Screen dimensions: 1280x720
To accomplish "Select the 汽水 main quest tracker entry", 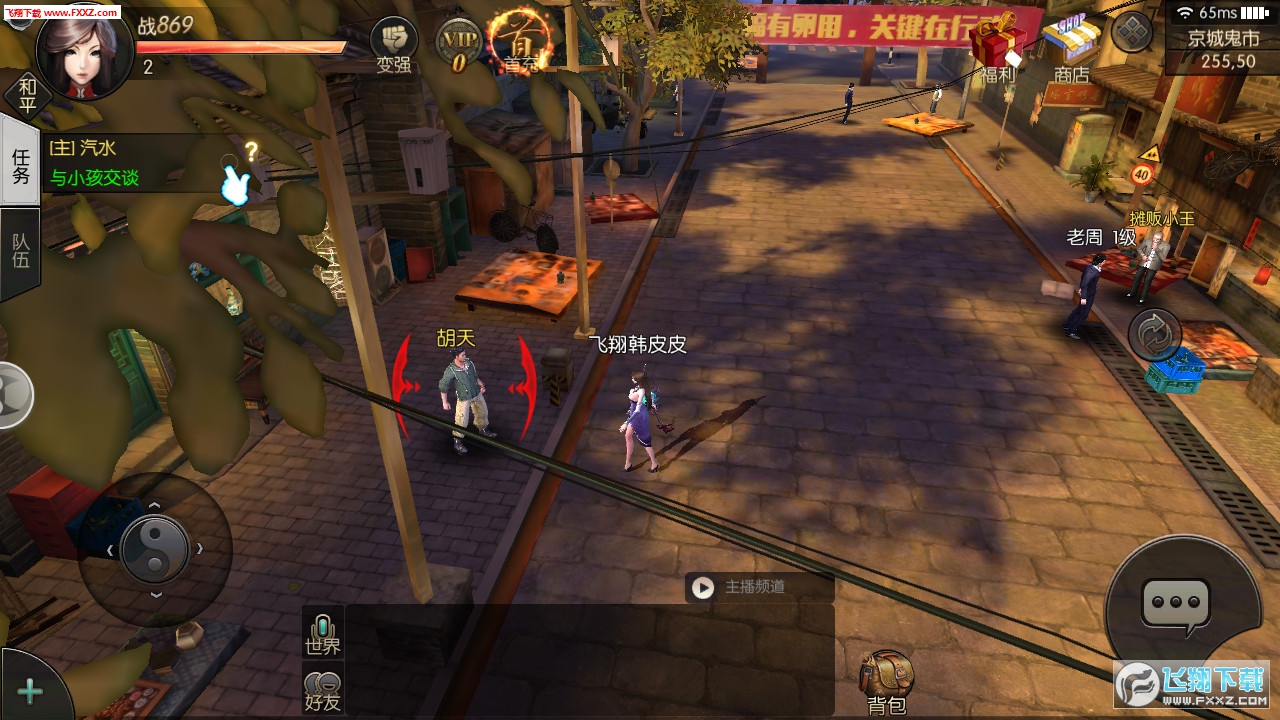I will click(130, 163).
